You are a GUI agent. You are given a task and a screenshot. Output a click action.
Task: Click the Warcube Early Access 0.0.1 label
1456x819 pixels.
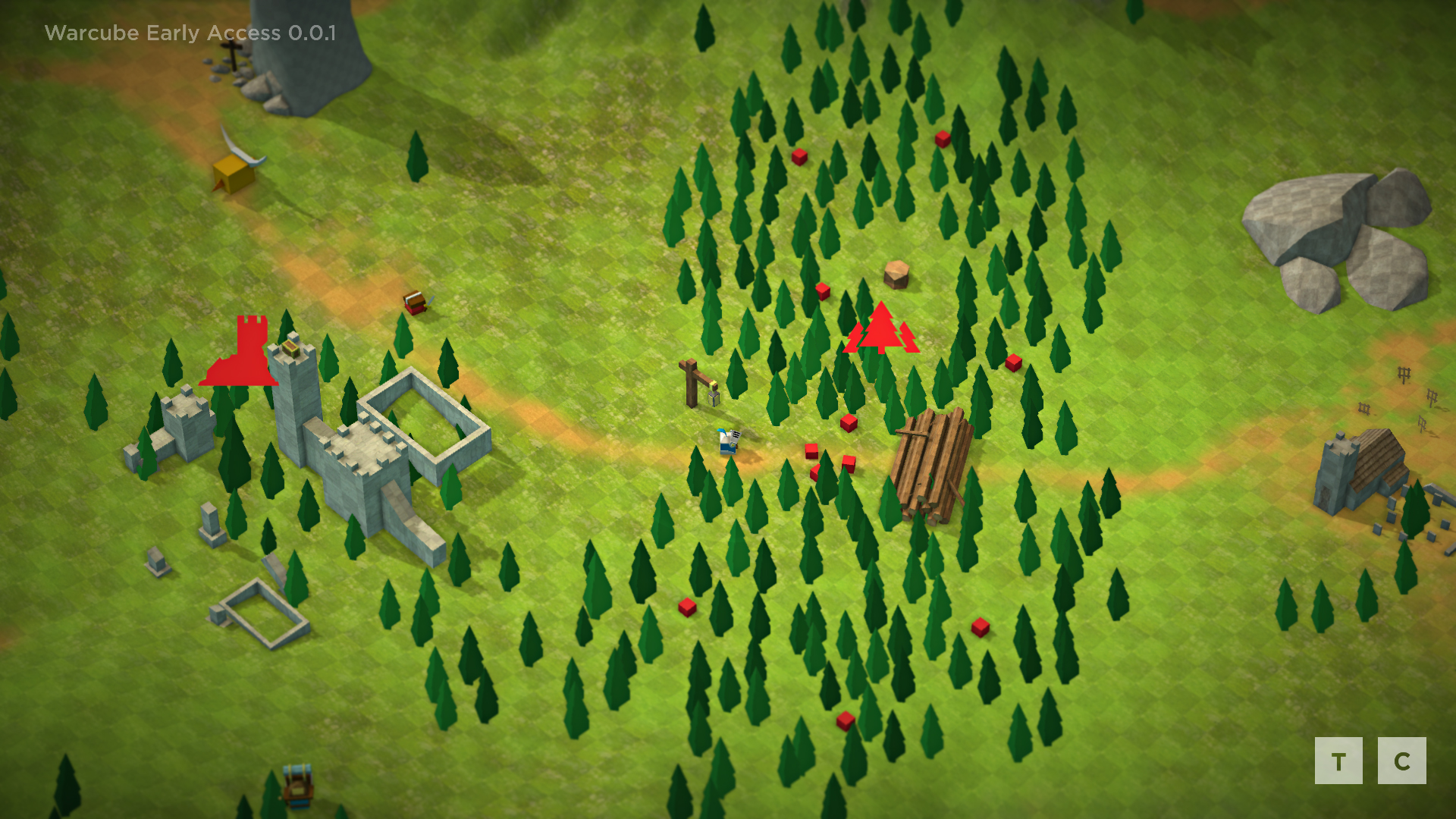[x=190, y=33]
